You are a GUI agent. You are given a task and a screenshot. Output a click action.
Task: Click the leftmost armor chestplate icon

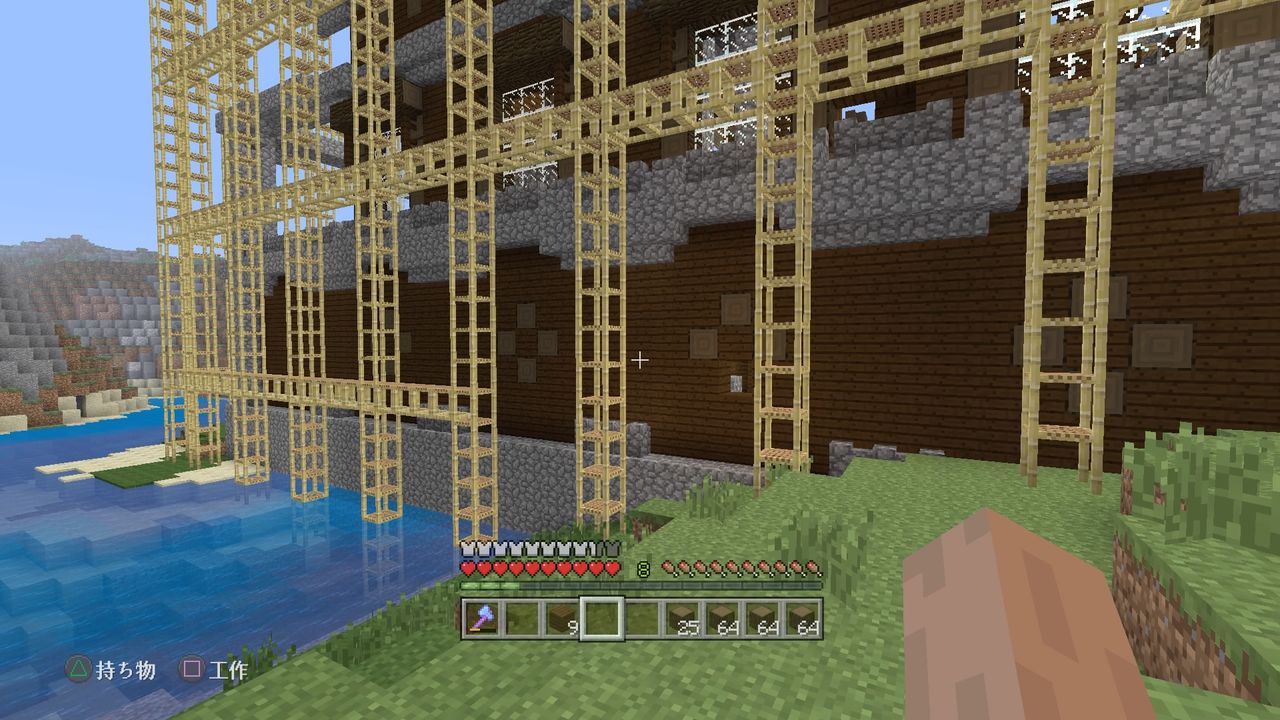click(x=468, y=547)
